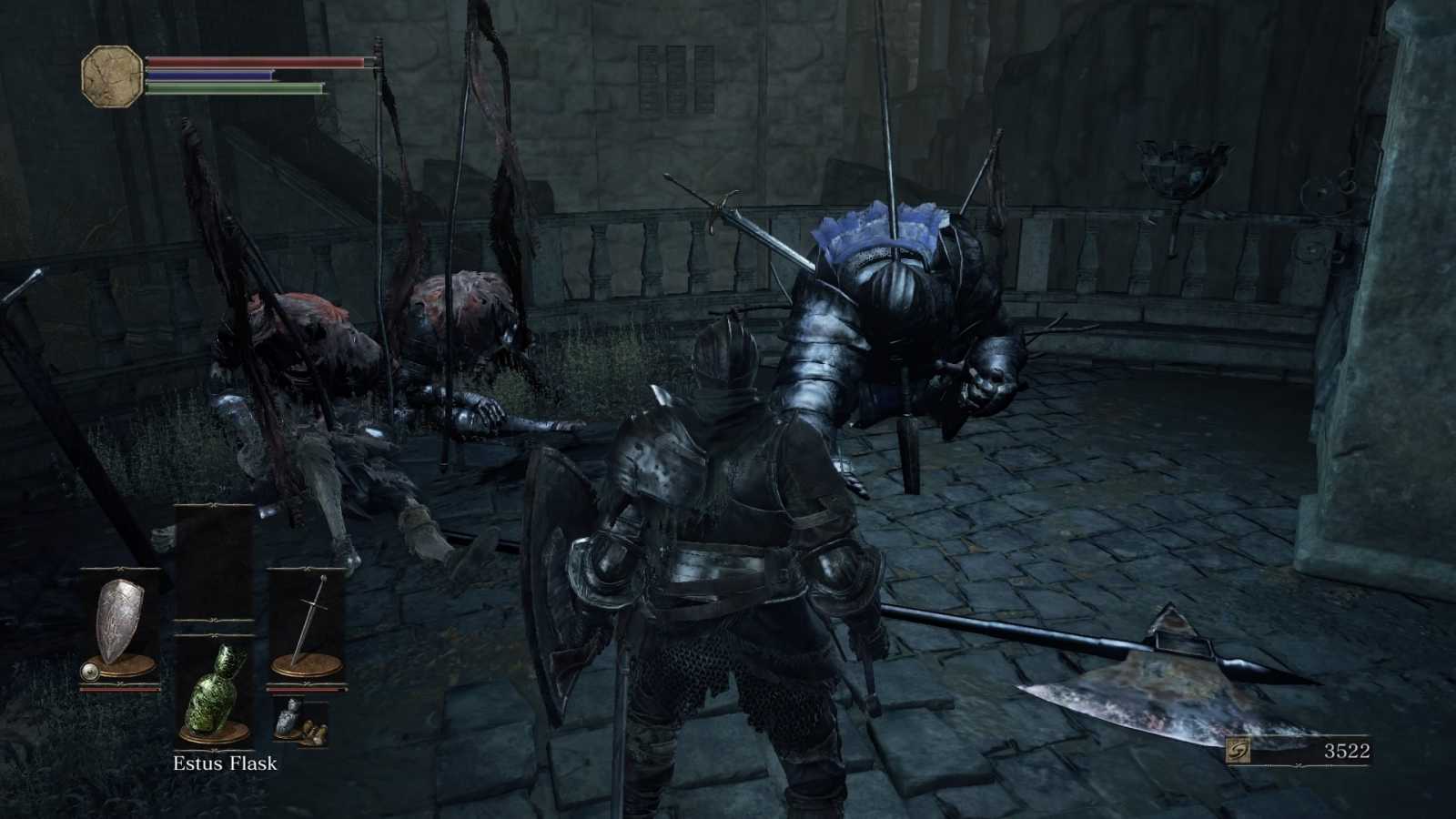This screenshot has height=819, width=1456.
Task: Expand the Estus Flask slot frame ornament
Action: point(212,634)
